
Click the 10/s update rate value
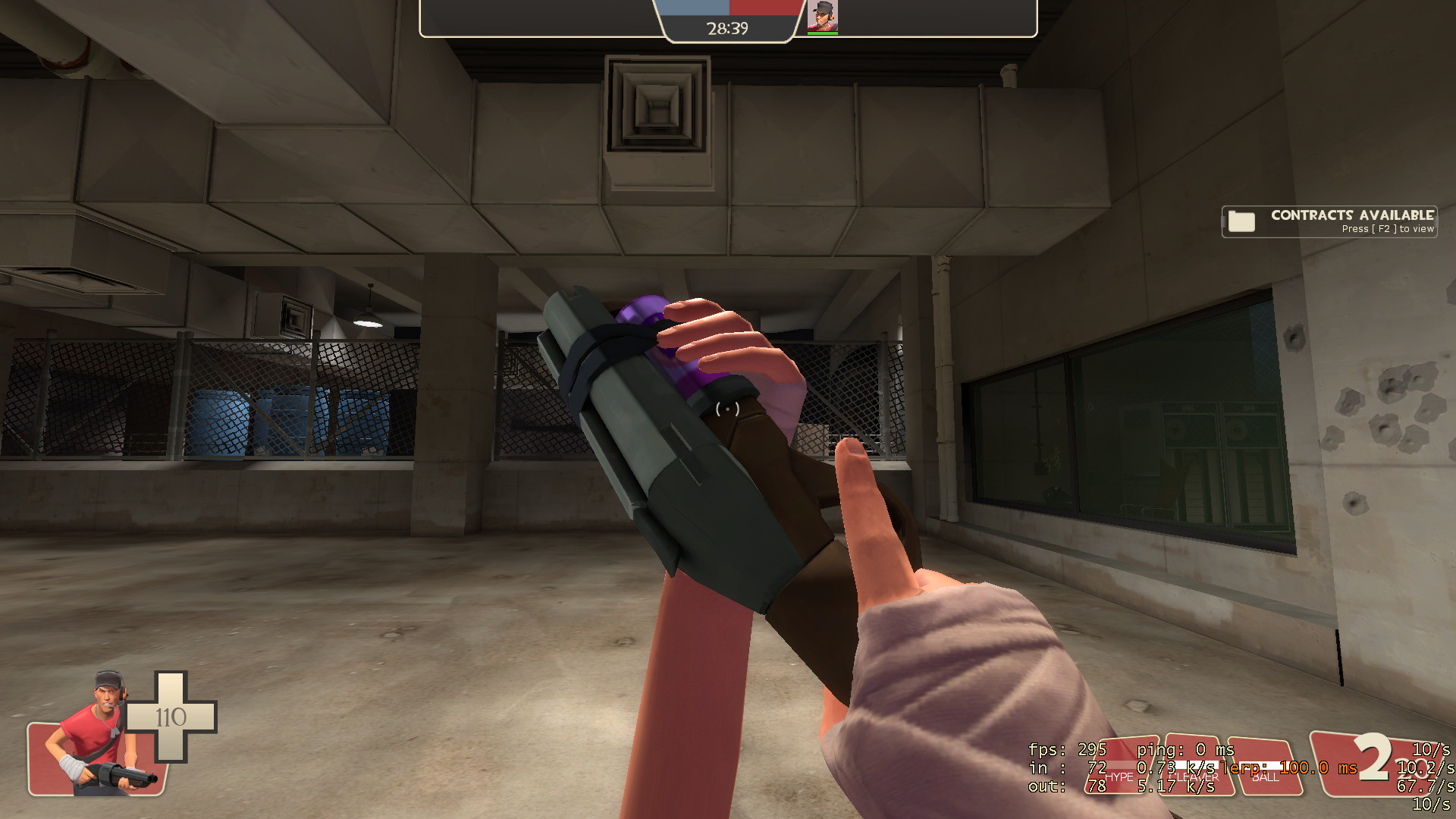click(x=1432, y=749)
